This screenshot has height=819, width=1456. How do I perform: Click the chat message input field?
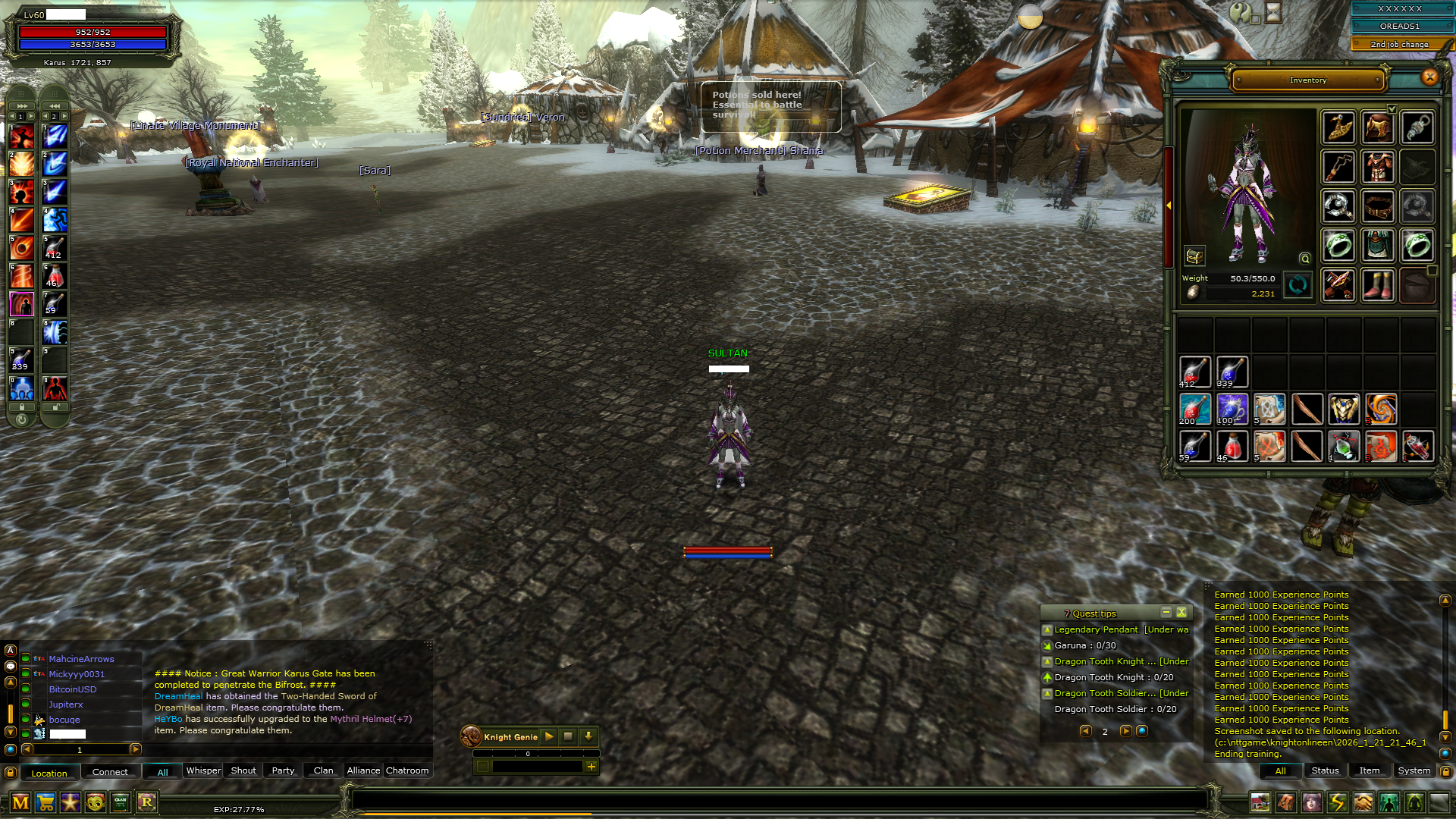point(780,801)
